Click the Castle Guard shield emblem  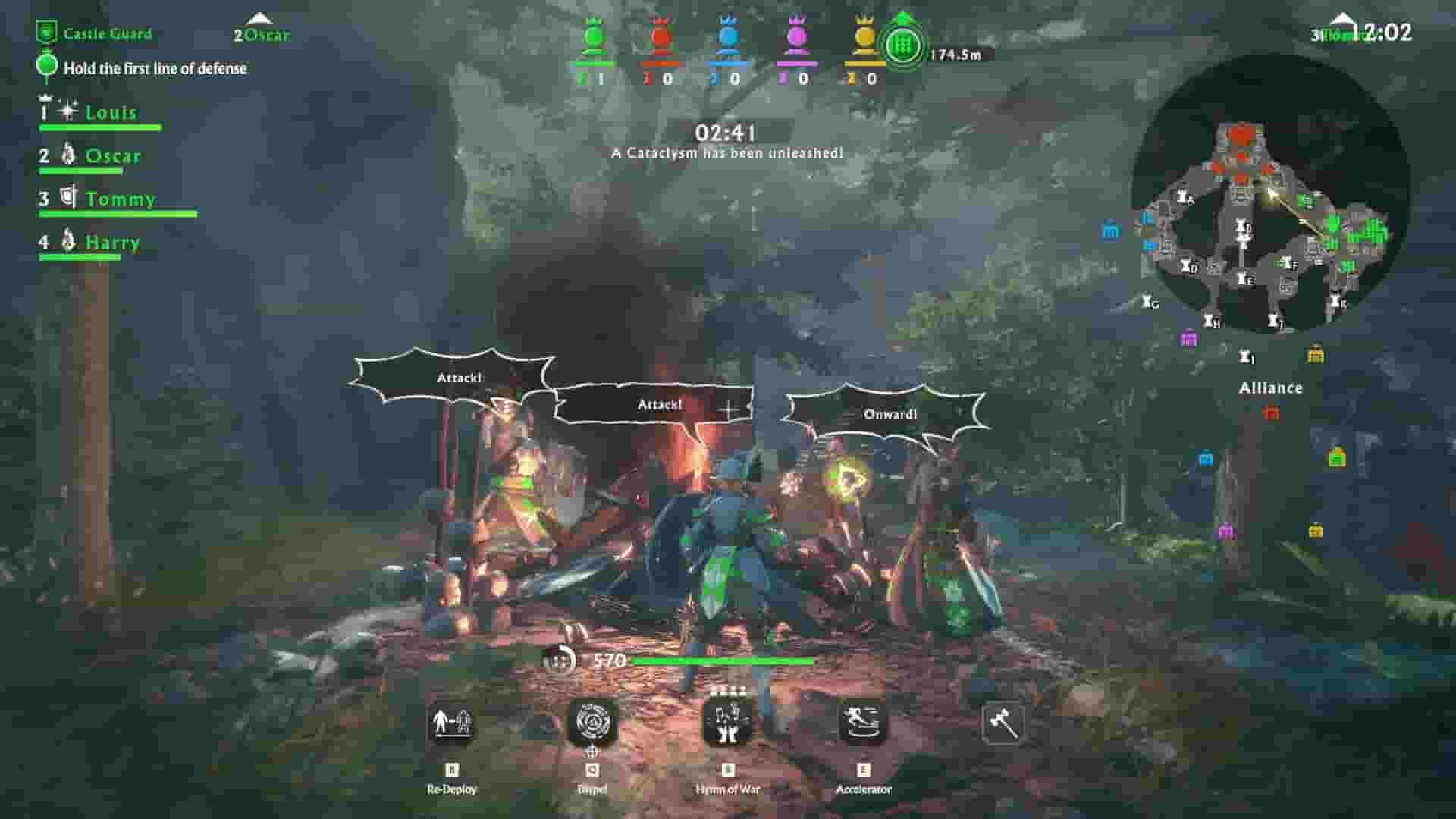(47, 31)
